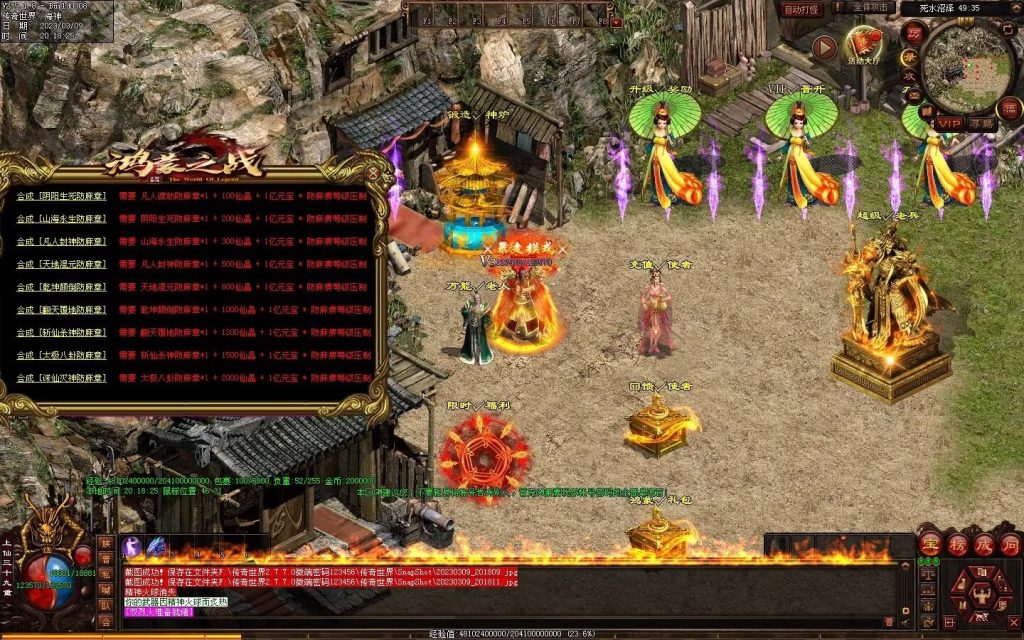Open the VIP button below minimap
1024x640 pixels.
click(x=948, y=123)
